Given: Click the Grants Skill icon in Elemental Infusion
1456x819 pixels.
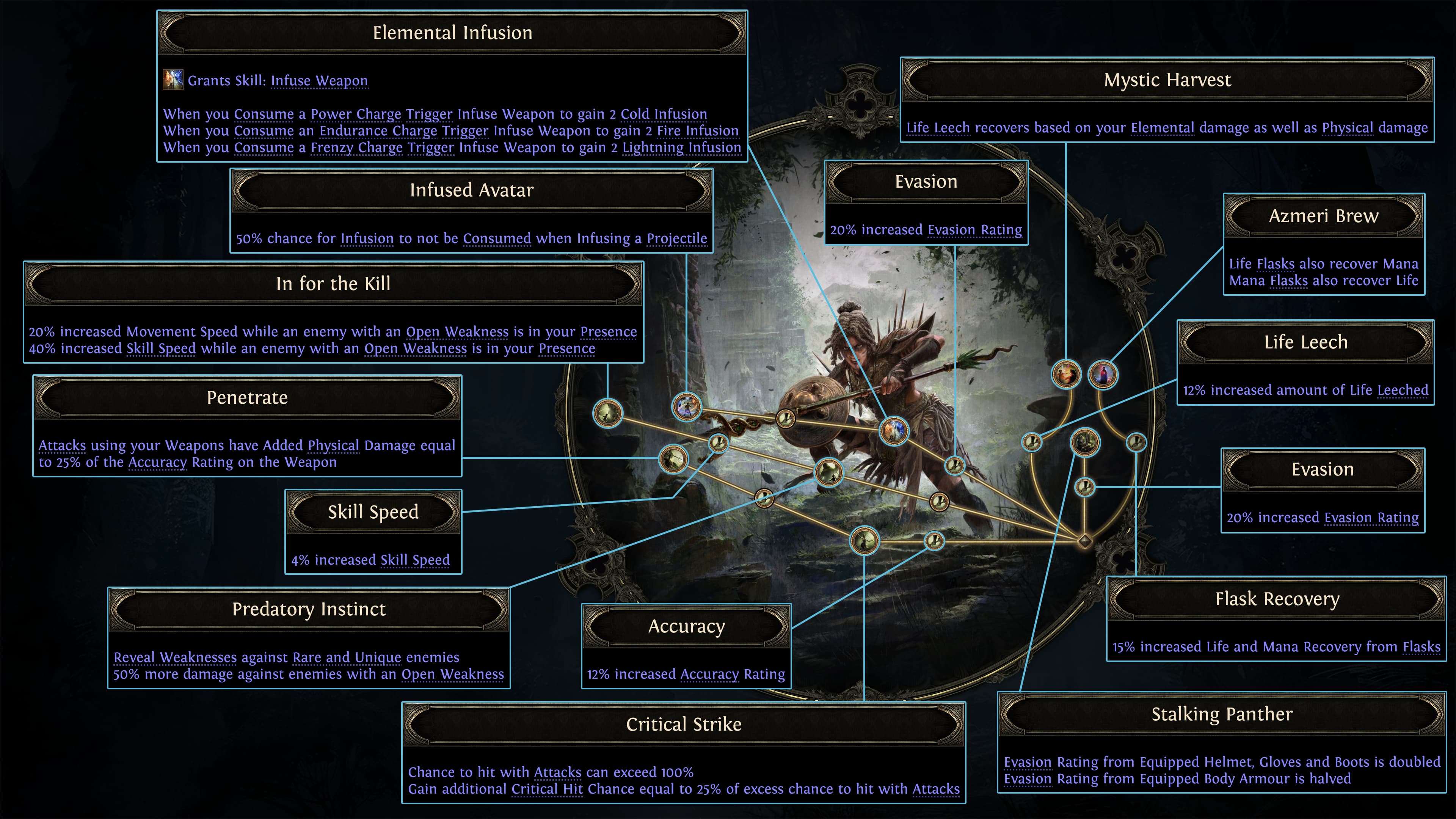Looking at the screenshot, I should (x=174, y=79).
